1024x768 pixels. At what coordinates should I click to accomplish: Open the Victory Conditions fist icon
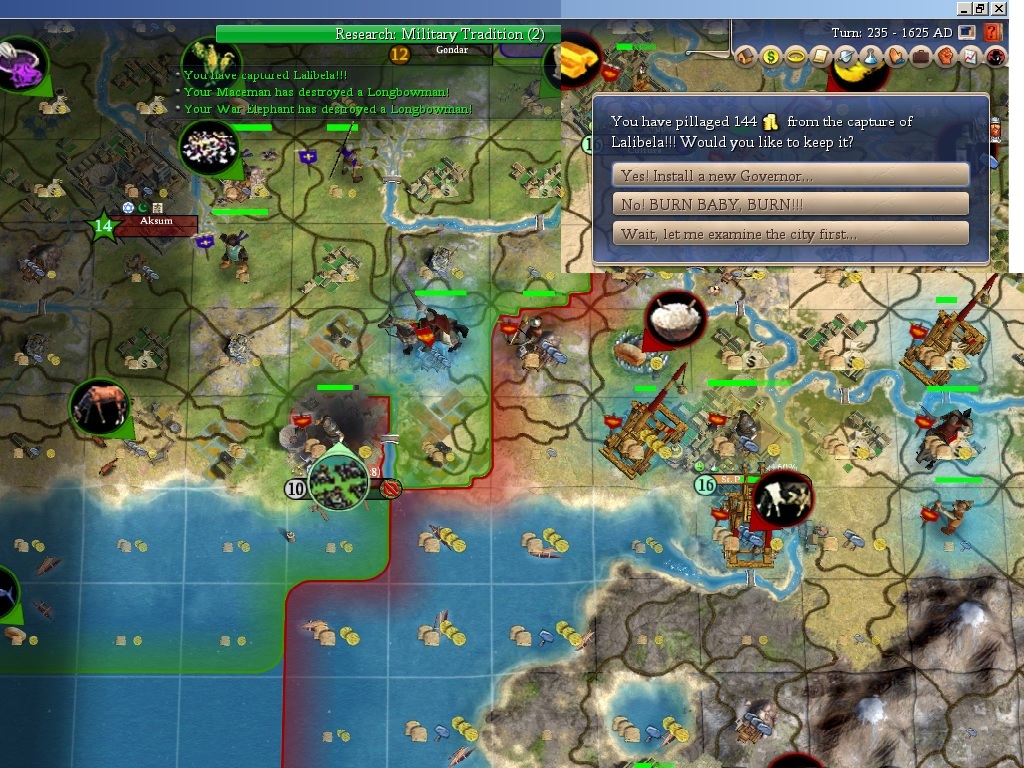(x=945, y=57)
